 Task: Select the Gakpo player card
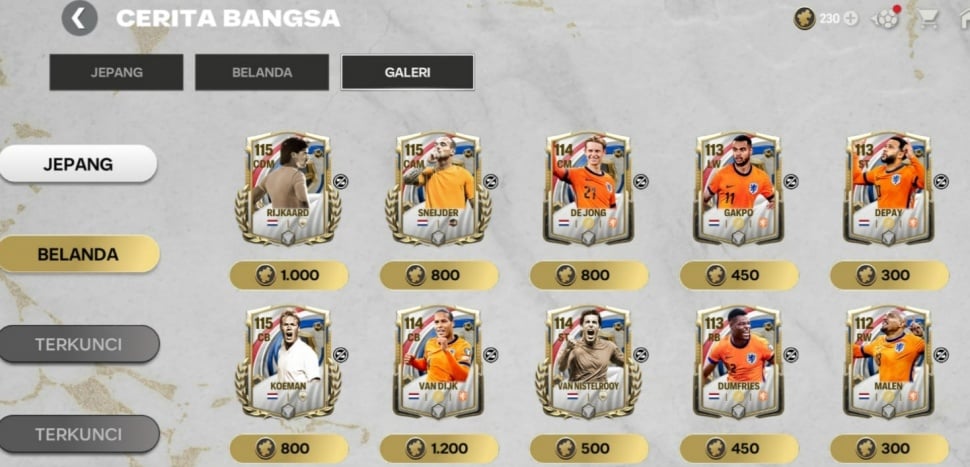click(738, 188)
